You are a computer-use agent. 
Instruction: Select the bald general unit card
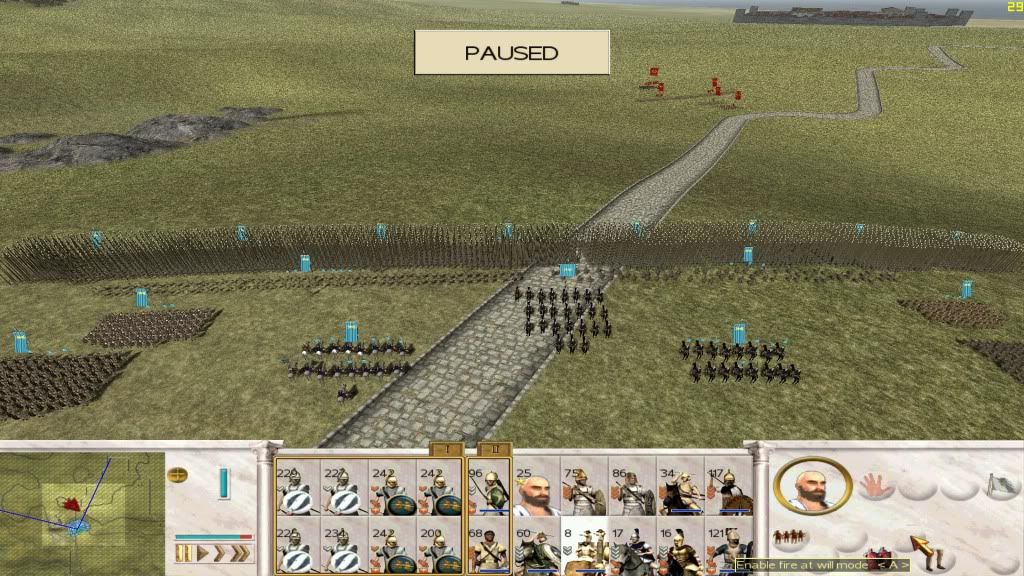coord(536,487)
